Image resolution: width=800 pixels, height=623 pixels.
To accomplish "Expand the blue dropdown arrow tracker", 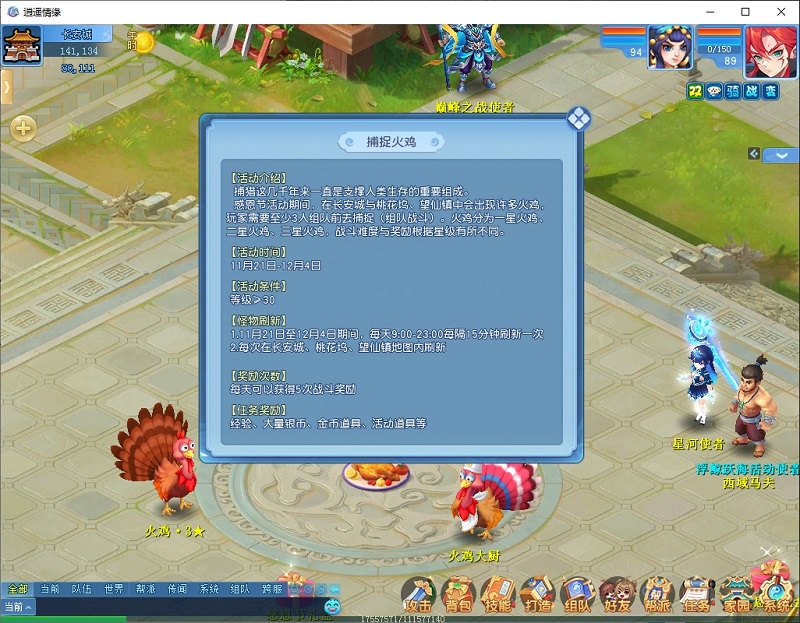I will pos(781,155).
